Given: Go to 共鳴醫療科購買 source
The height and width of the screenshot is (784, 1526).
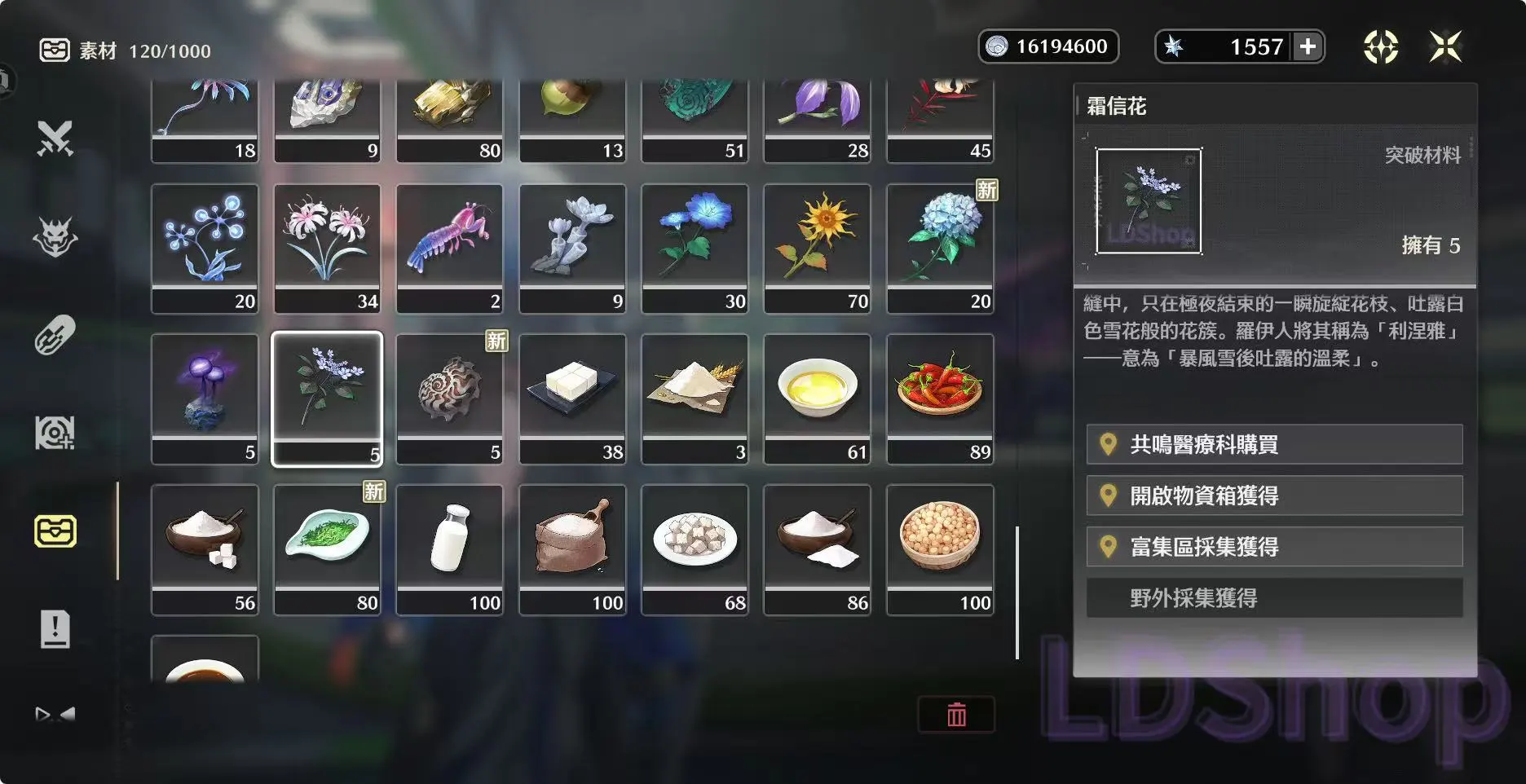Looking at the screenshot, I should 1274,444.
